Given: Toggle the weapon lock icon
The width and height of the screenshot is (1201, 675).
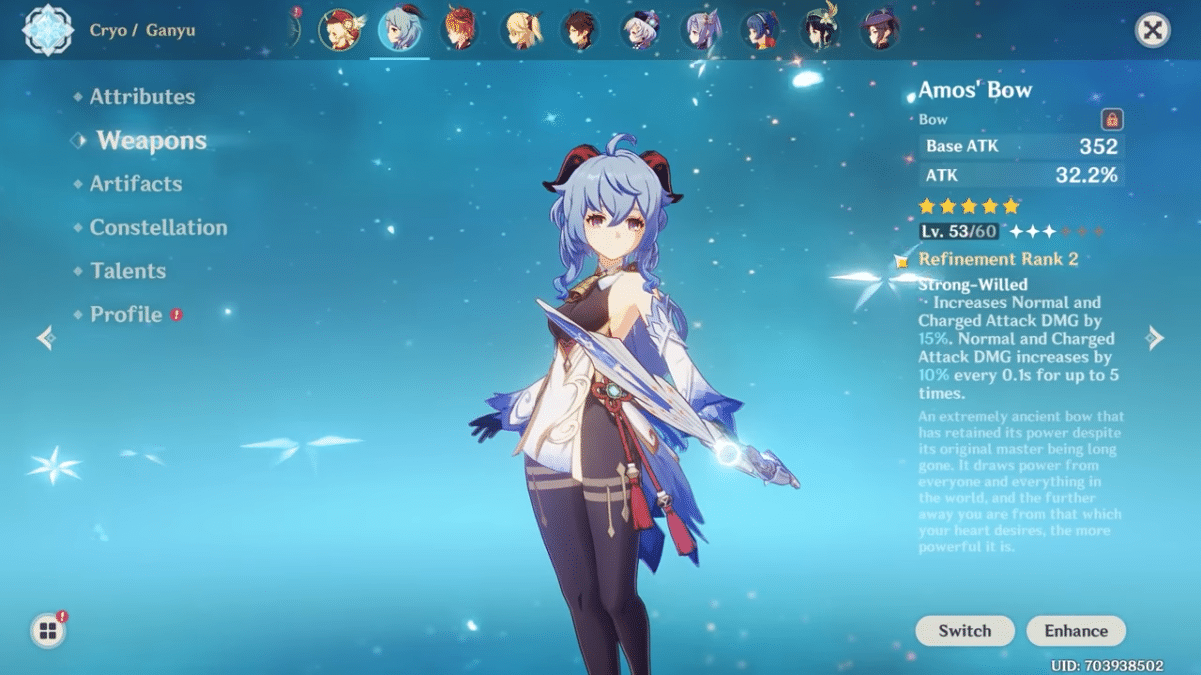Looking at the screenshot, I should (x=1111, y=120).
